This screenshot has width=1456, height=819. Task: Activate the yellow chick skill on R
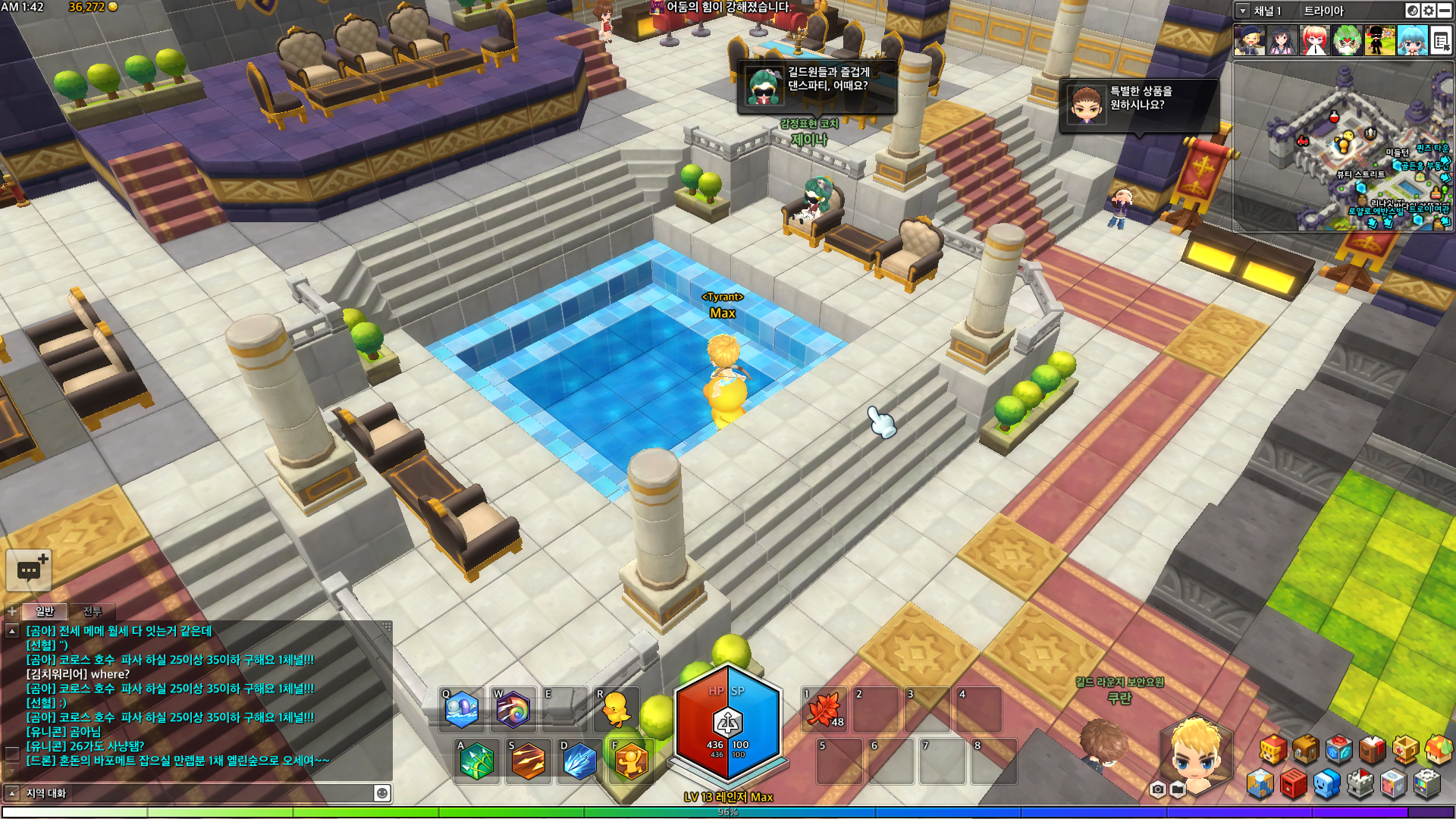coord(616,711)
